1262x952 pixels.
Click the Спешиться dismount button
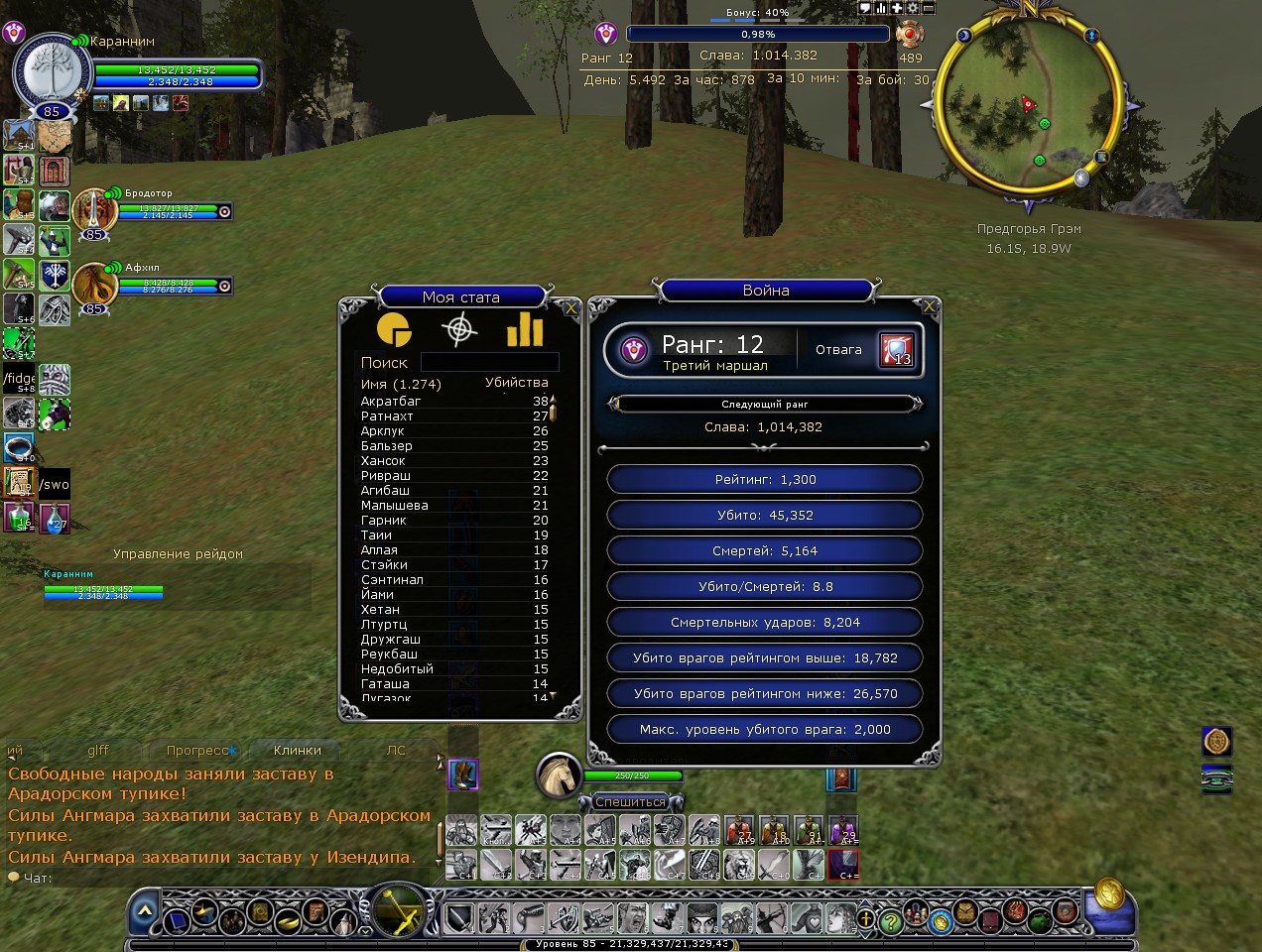pos(630,802)
